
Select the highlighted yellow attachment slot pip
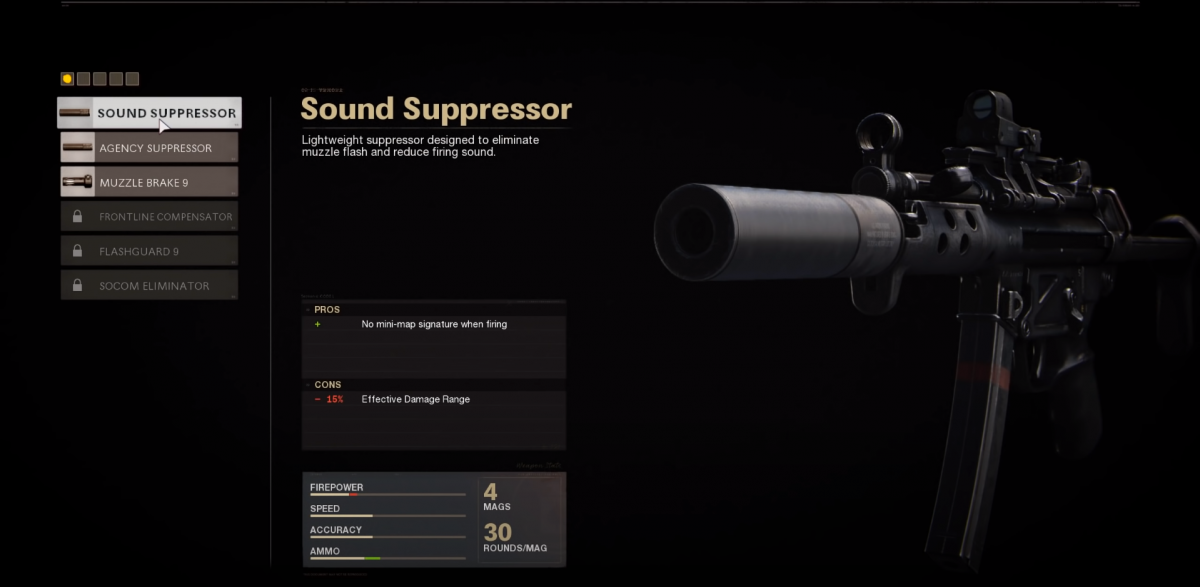(x=67, y=79)
